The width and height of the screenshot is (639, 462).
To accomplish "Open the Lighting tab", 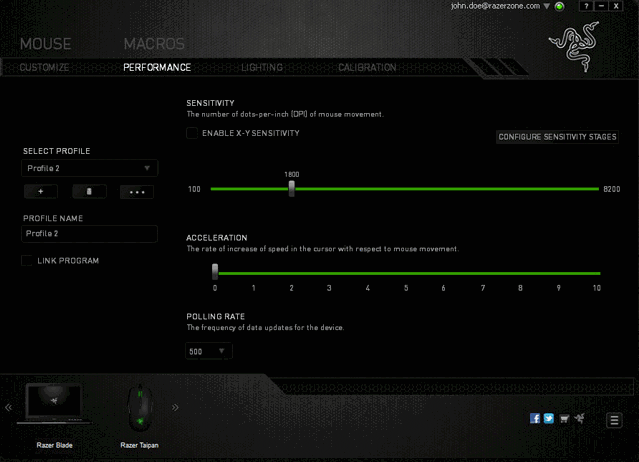I will point(262,68).
